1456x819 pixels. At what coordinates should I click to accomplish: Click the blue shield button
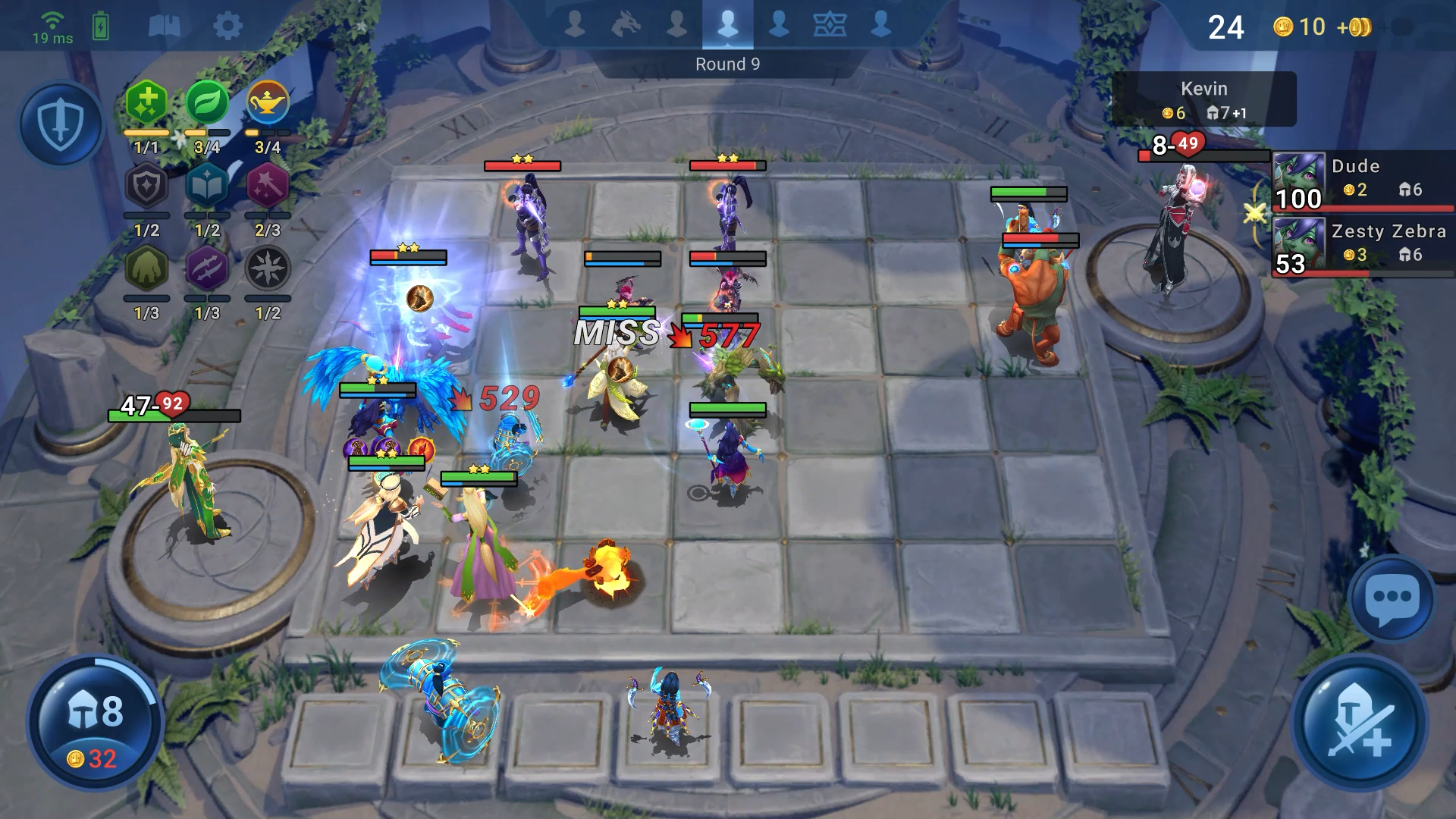coord(61,125)
